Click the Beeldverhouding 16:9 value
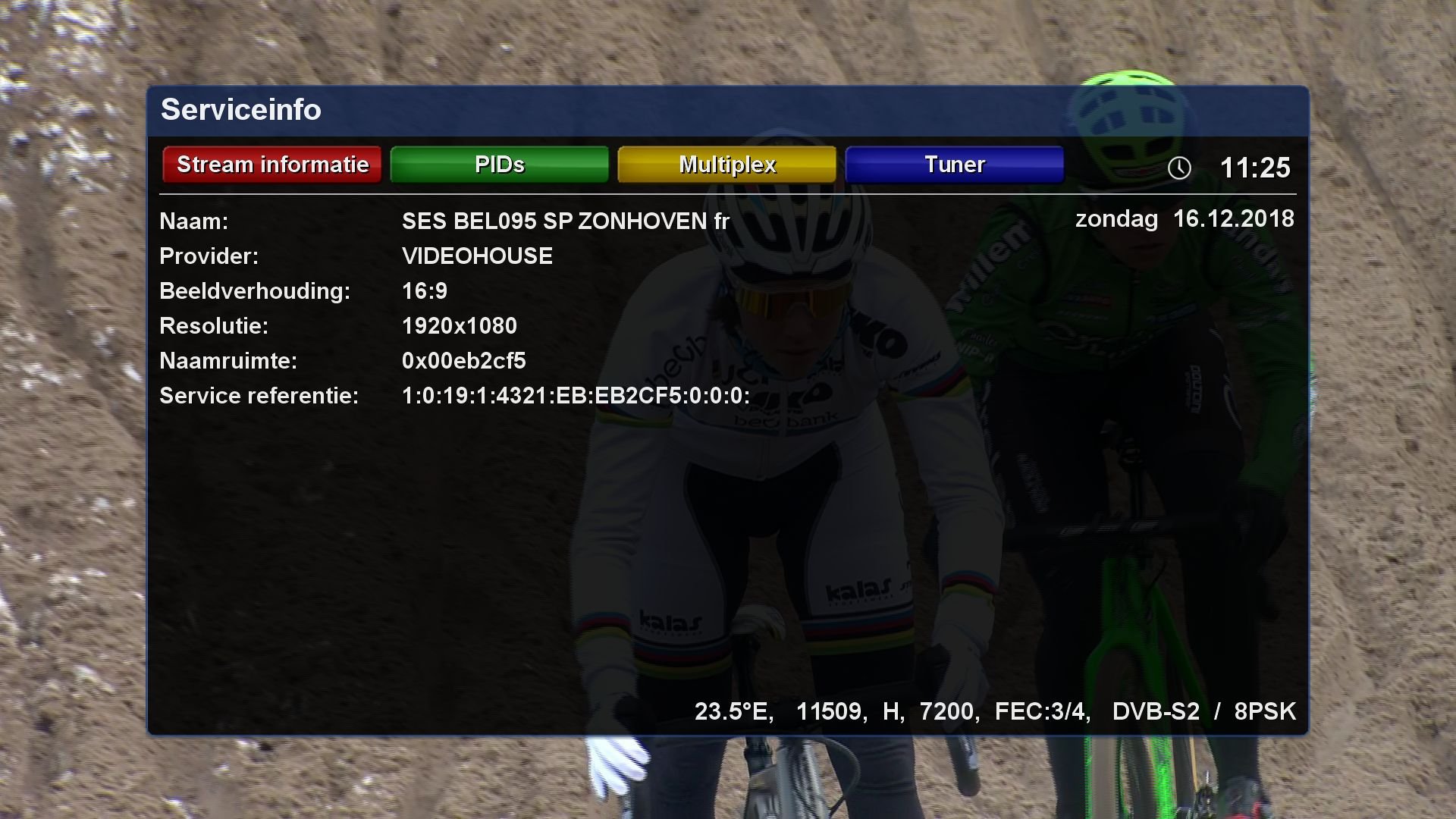Viewport: 1456px width, 819px height. [425, 290]
